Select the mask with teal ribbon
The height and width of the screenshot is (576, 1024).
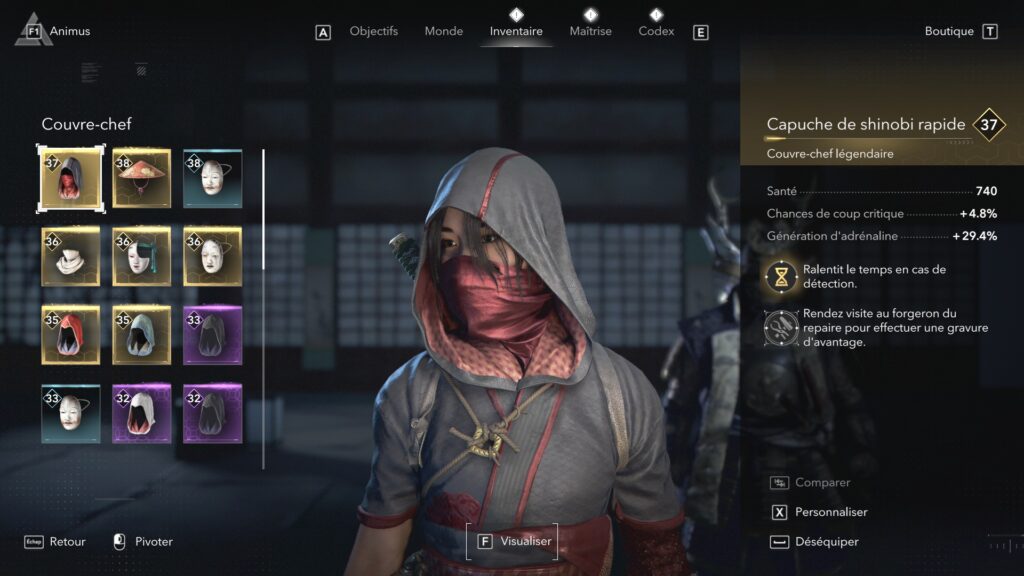[142, 257]
